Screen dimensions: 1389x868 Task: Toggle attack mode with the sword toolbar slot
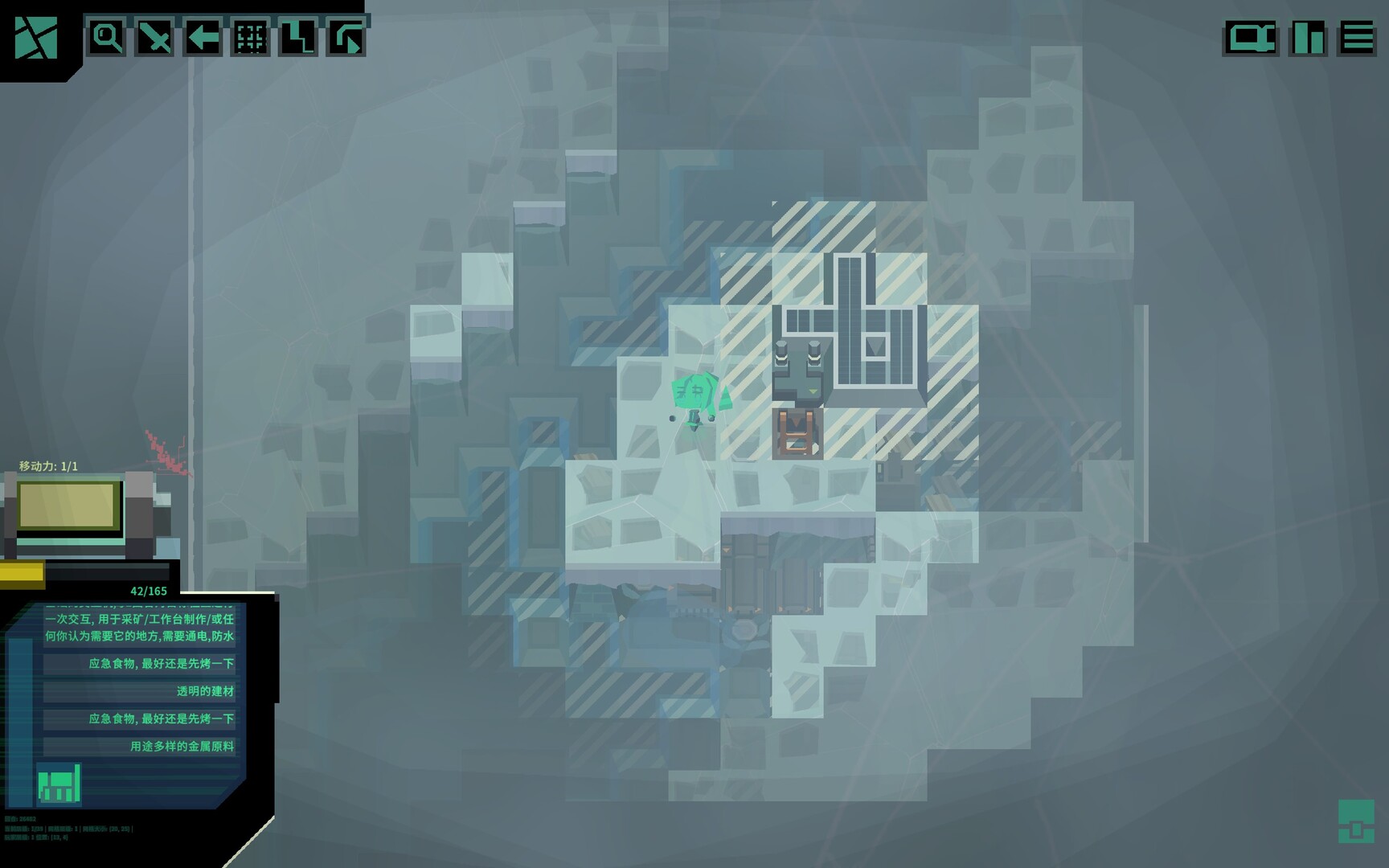(153, 37)
